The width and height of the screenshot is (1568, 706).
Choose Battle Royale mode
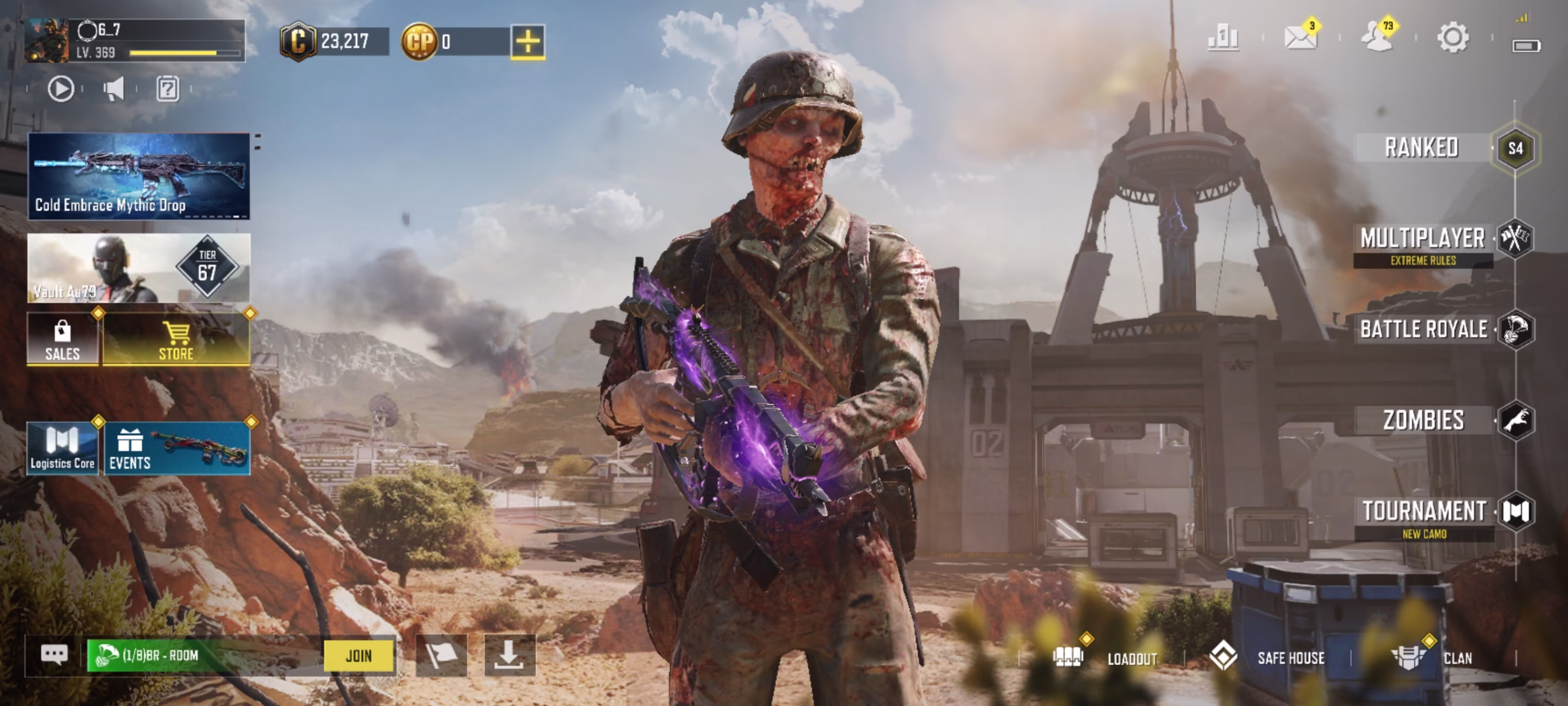click(x=1423, y=329)
